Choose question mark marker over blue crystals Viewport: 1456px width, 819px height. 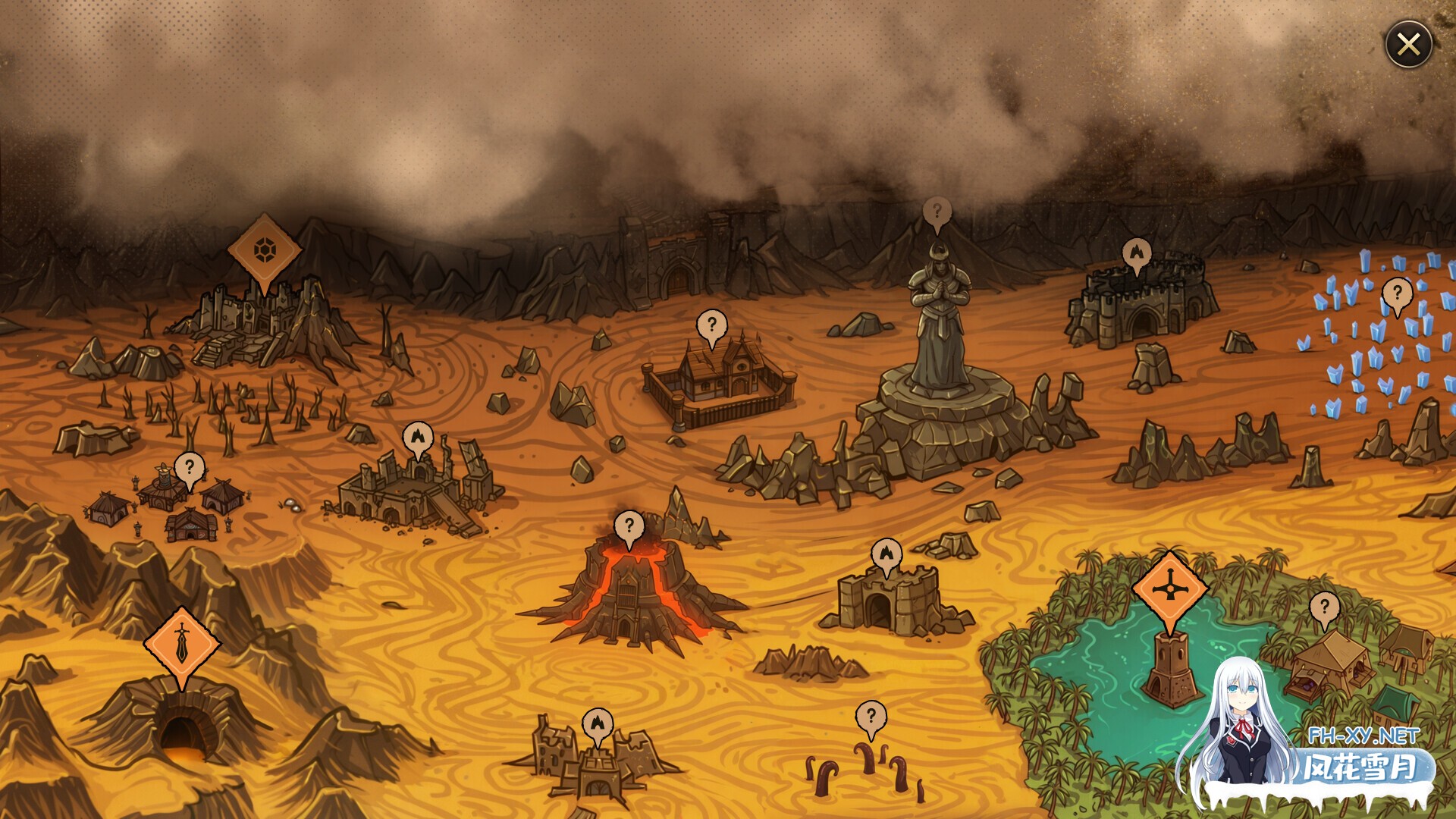pos(1397,293)
